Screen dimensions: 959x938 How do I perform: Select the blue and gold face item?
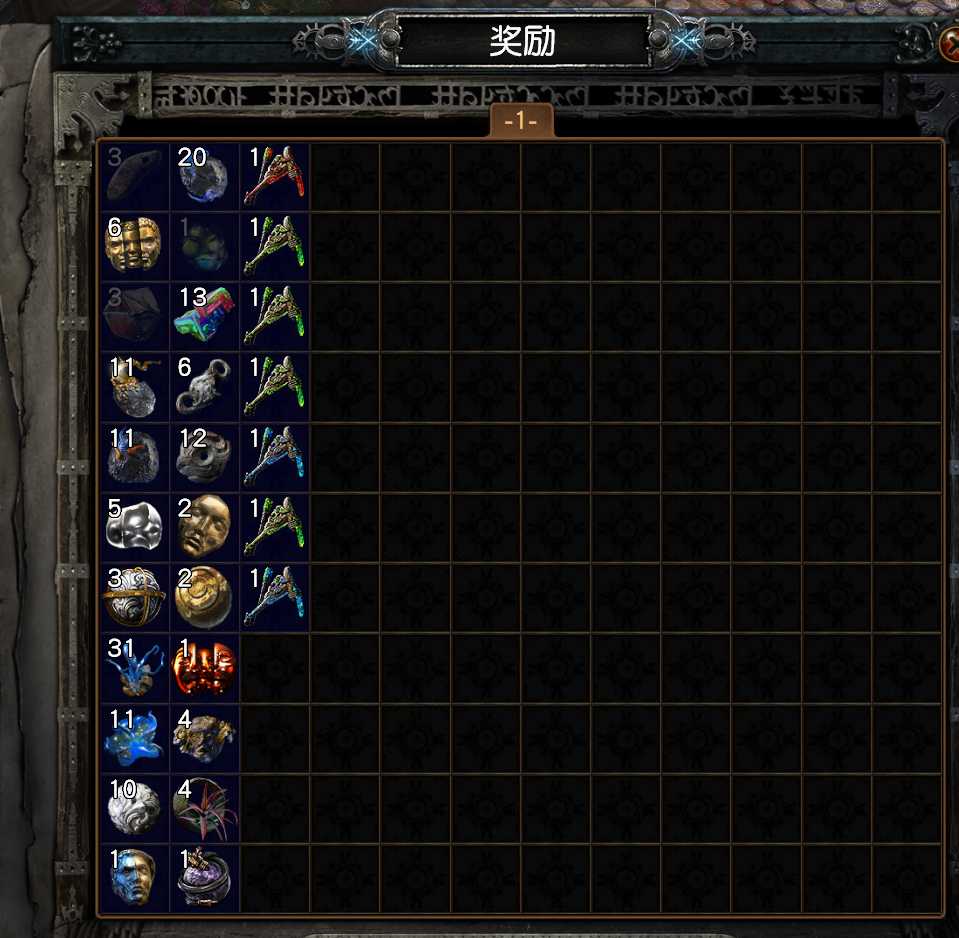tap(134, 877)
